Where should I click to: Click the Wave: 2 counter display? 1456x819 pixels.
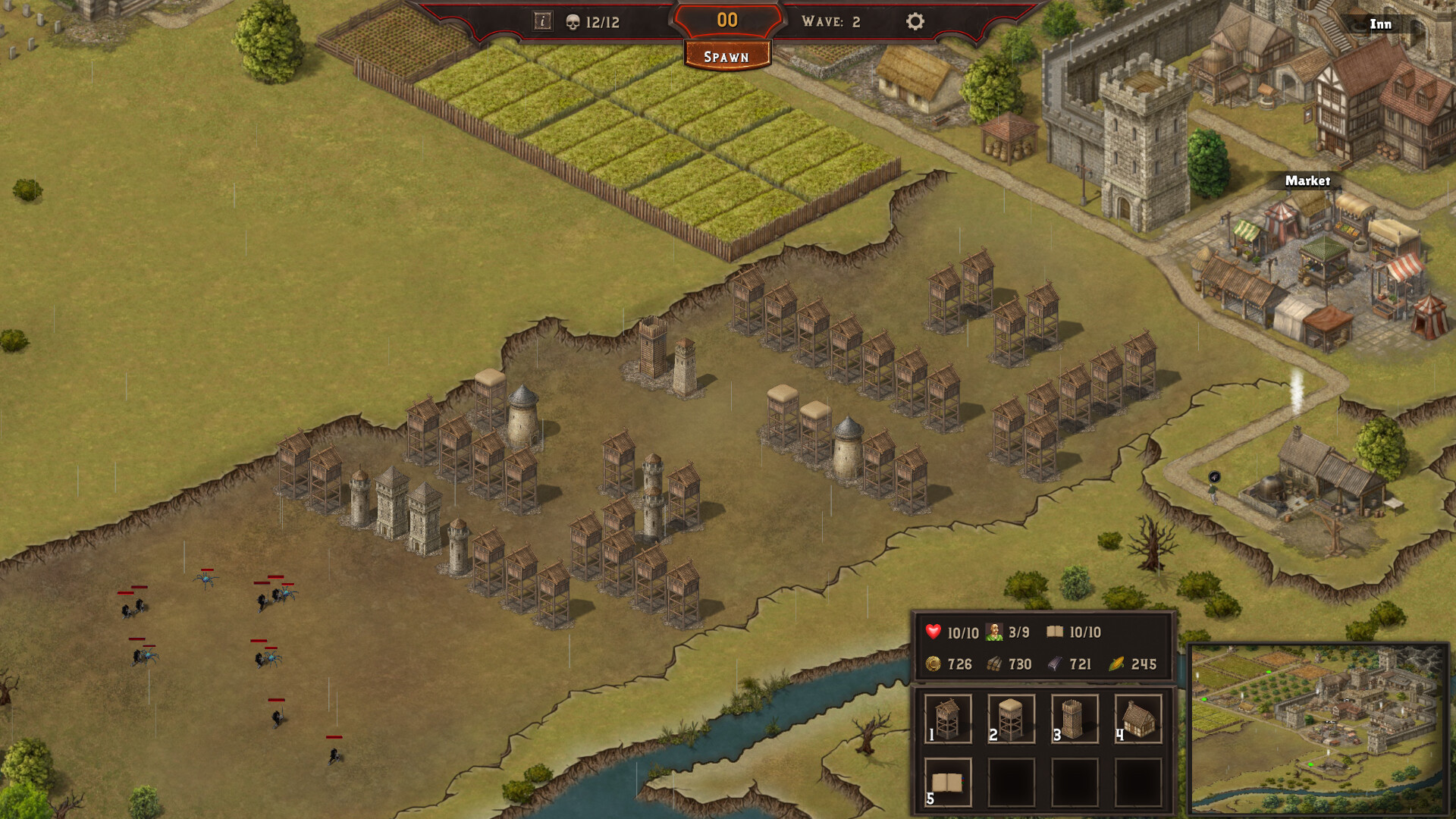coord(832,22)
